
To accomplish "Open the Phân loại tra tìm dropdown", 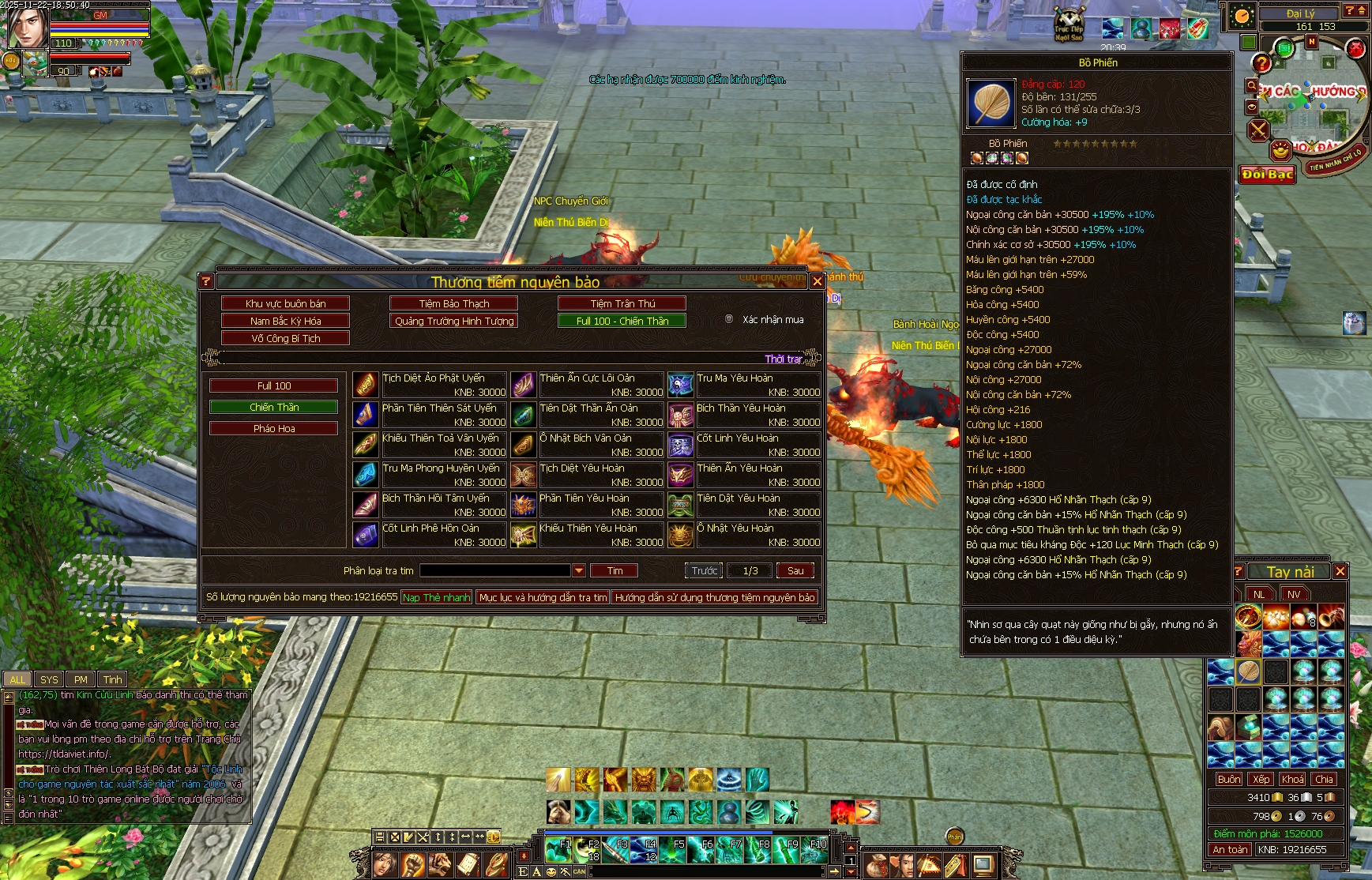I will 579,570.
